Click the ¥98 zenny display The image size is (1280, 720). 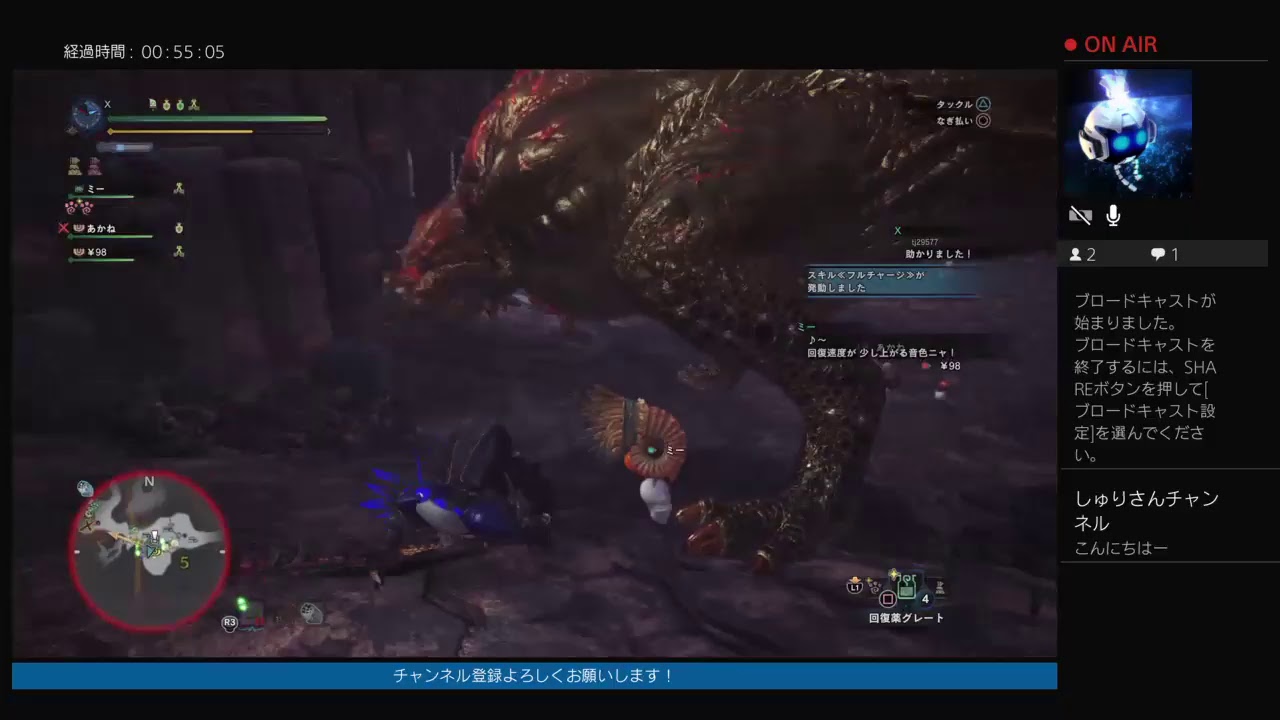click(99, 251)
